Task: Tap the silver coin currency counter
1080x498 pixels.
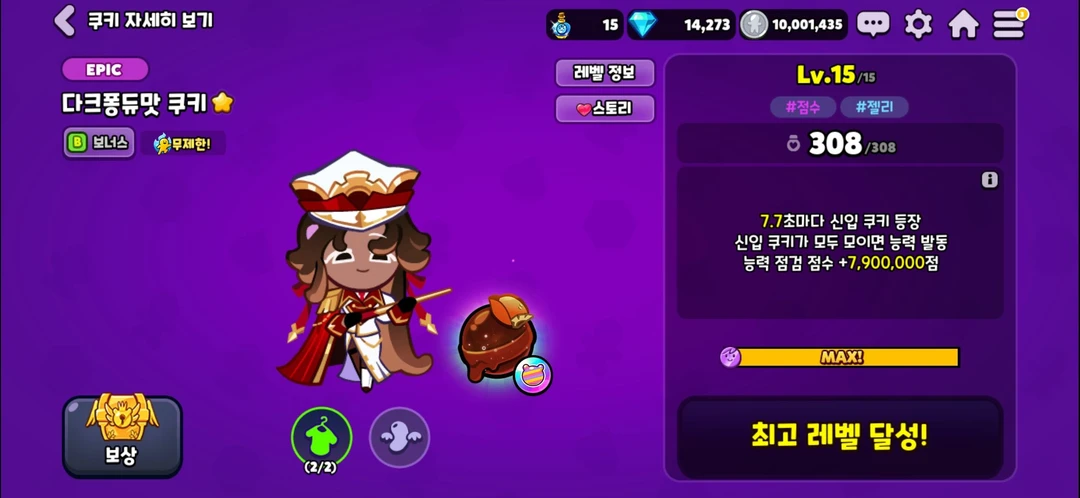Action: coord(794,24)
